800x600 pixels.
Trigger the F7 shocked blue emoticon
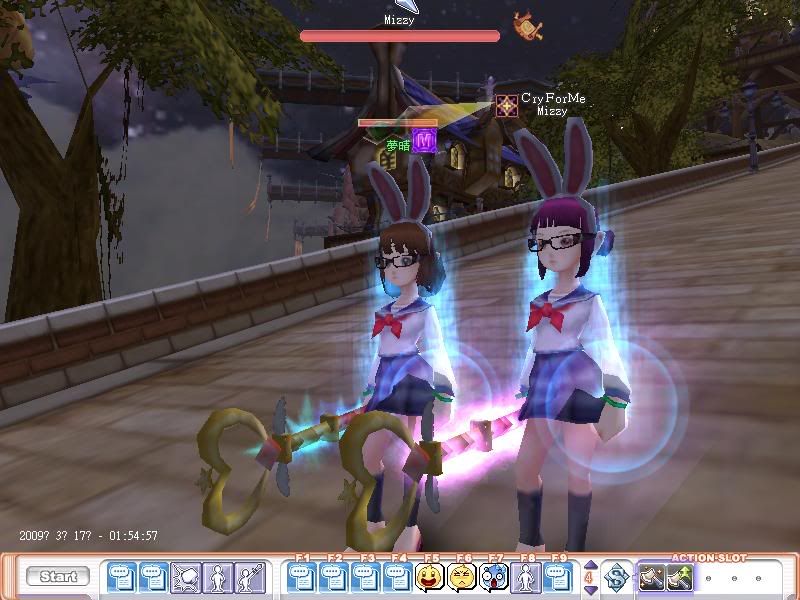(494, 577)
